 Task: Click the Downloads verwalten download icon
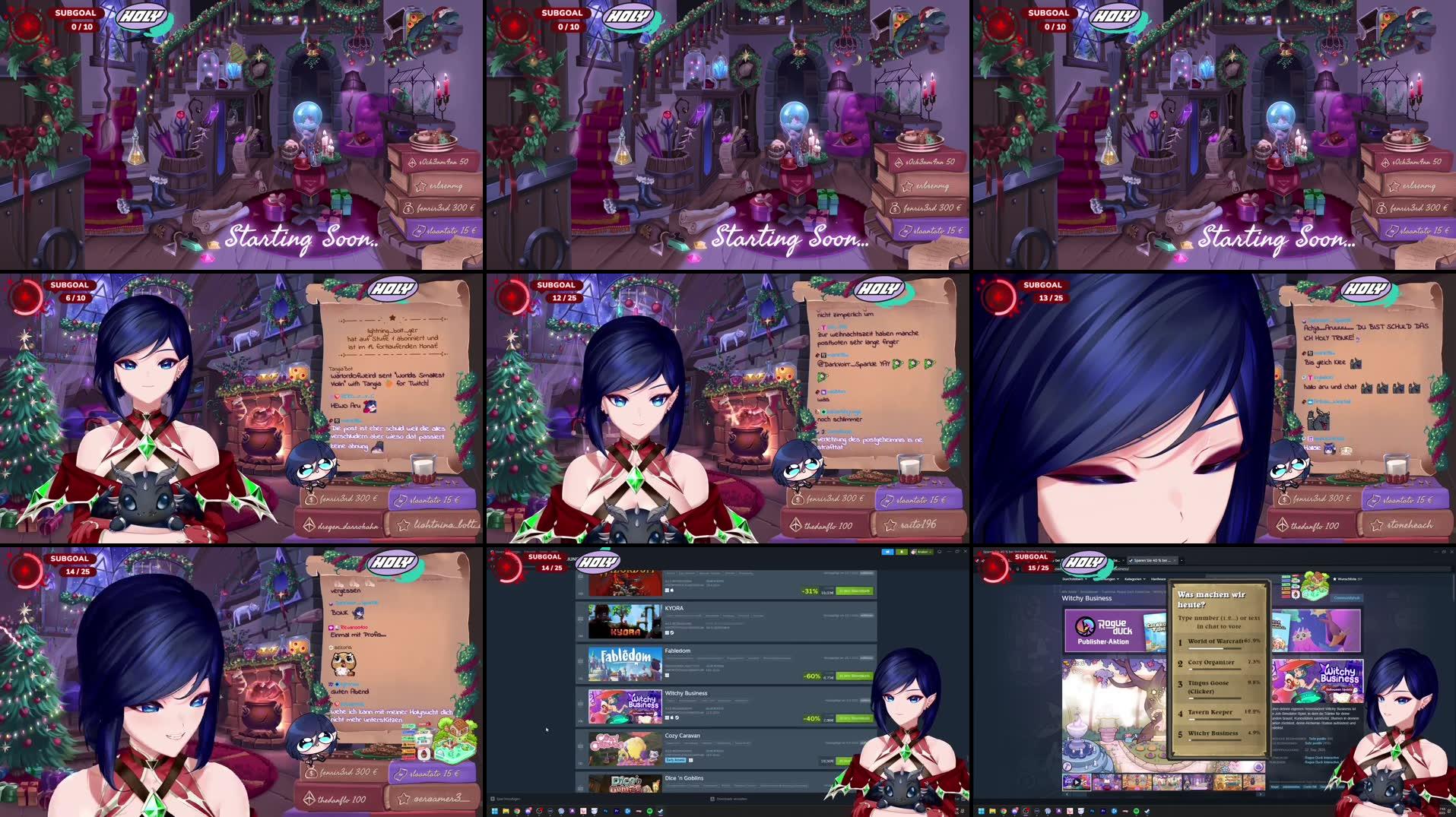pos(712,799)
